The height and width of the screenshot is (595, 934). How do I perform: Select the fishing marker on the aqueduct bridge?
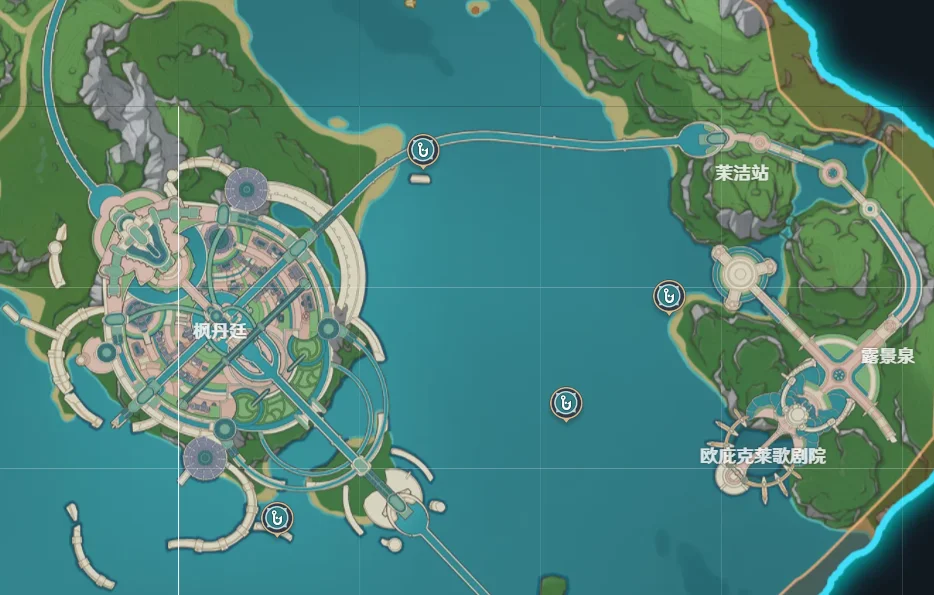pyautogui.click(x=424, y=151)
